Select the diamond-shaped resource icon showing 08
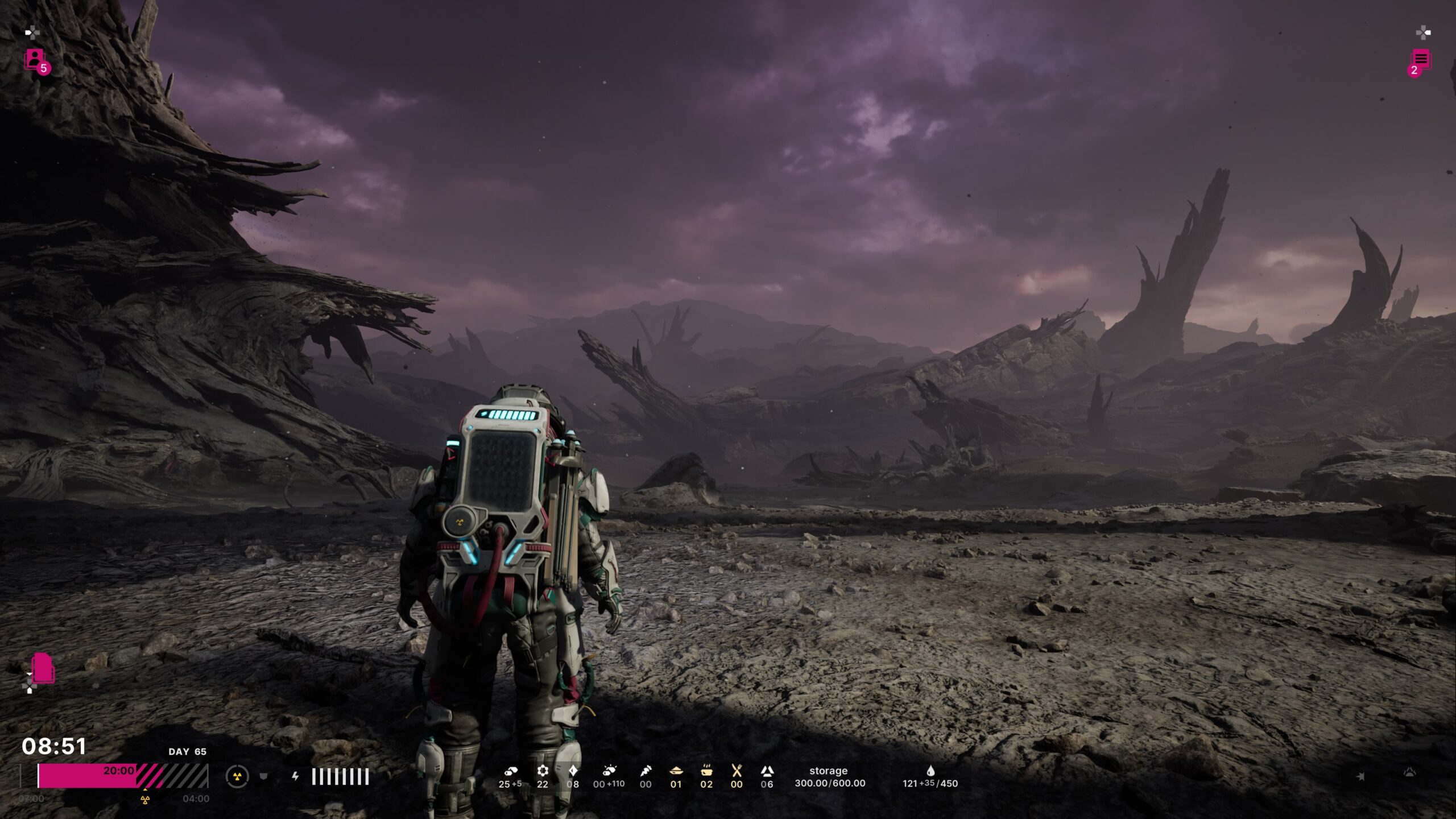Screen dimensions: 1456x819 573,771
